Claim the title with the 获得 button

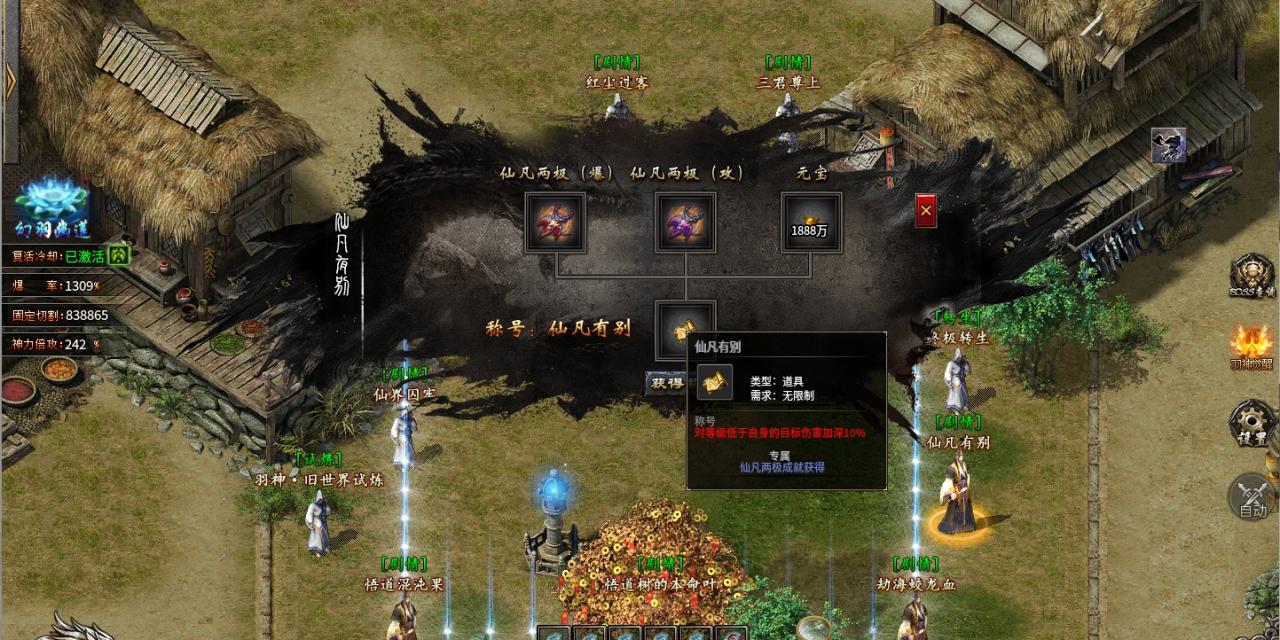[x=666, y=382]
